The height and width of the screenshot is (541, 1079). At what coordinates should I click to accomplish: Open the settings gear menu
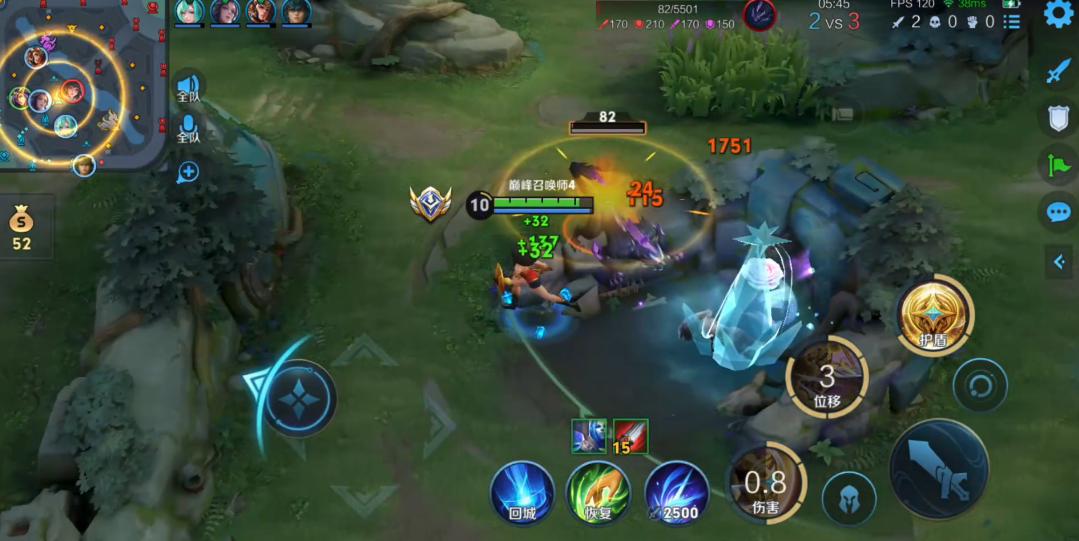point(1058,14)
